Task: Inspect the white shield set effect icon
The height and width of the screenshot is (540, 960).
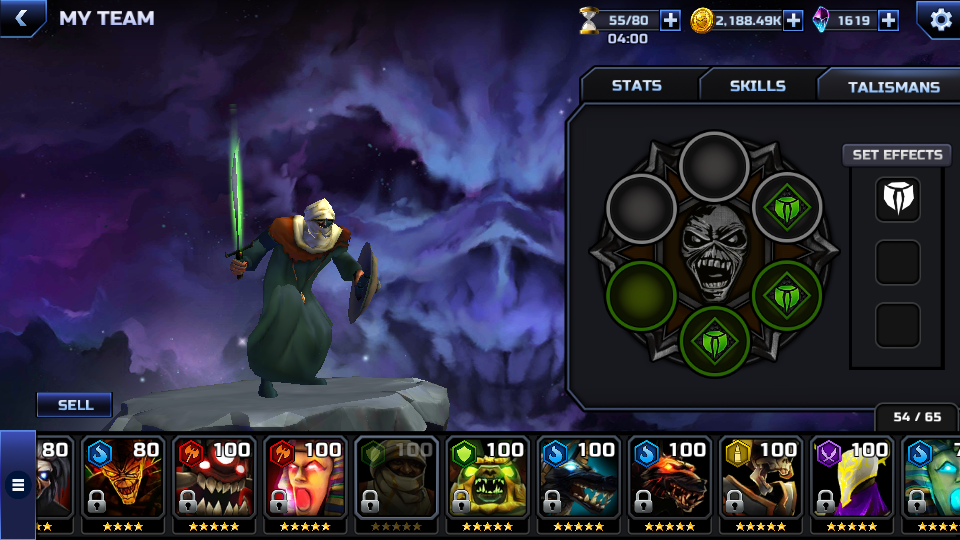Action: tap(897, 199)
